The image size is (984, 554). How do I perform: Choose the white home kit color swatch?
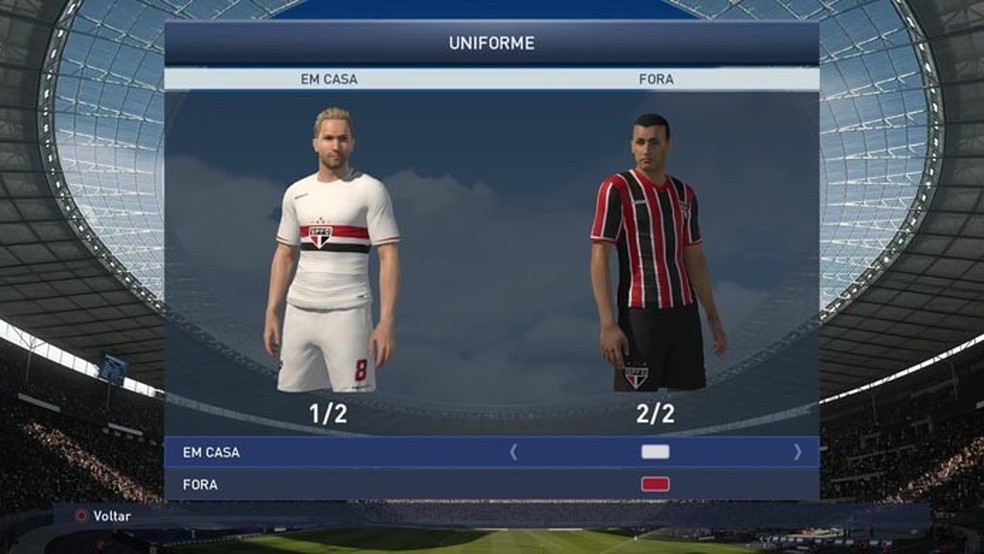(655, 452)
